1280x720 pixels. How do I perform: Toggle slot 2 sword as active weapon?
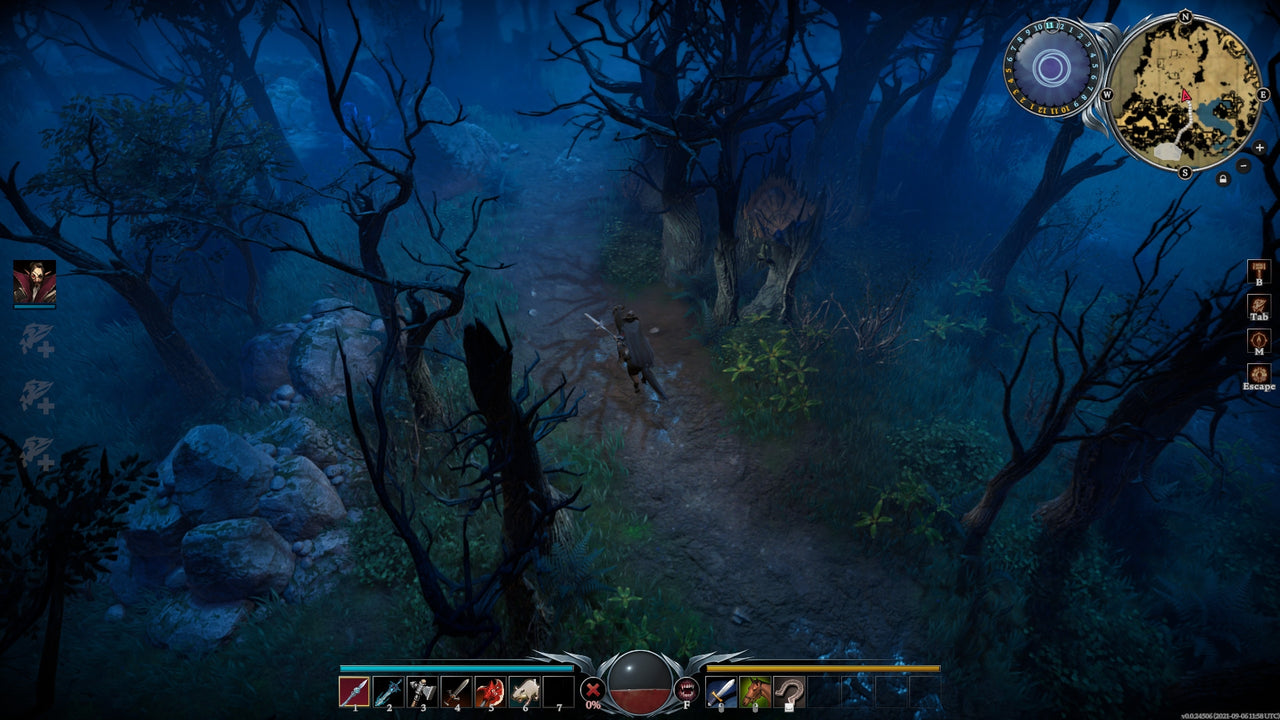pos(389,689)
